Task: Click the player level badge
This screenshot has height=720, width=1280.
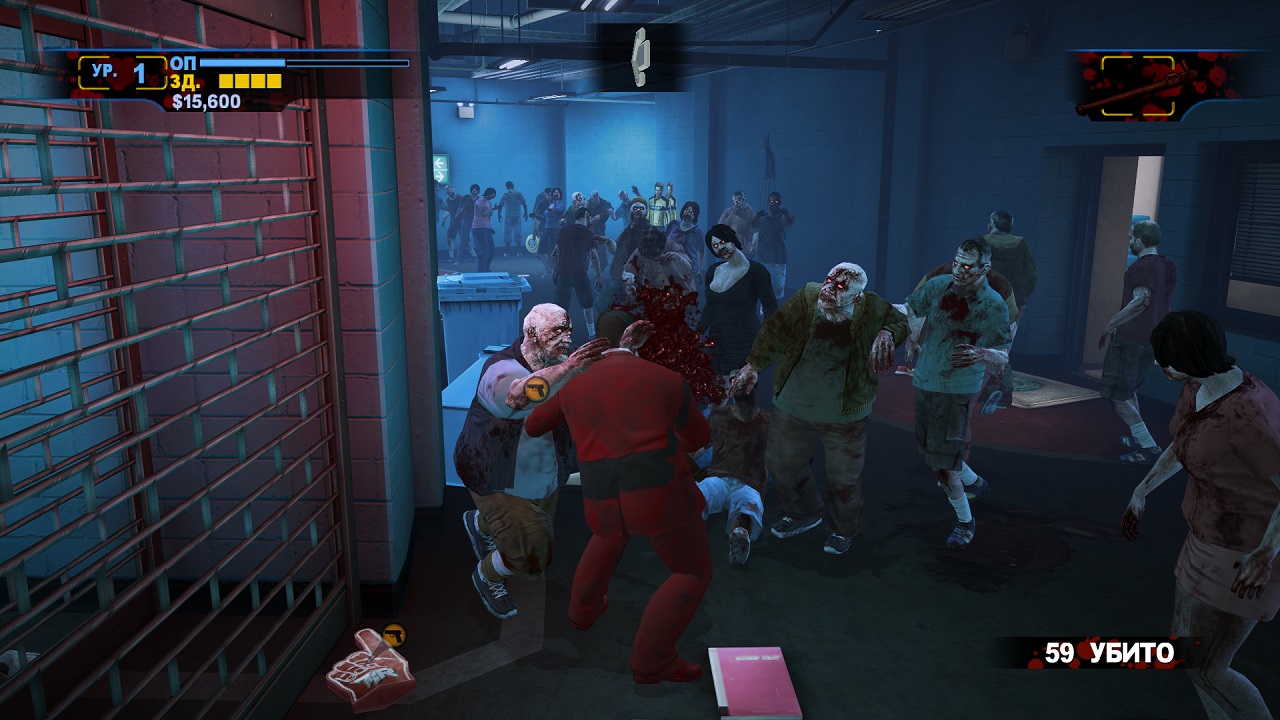Action: [x=121, y=73]
